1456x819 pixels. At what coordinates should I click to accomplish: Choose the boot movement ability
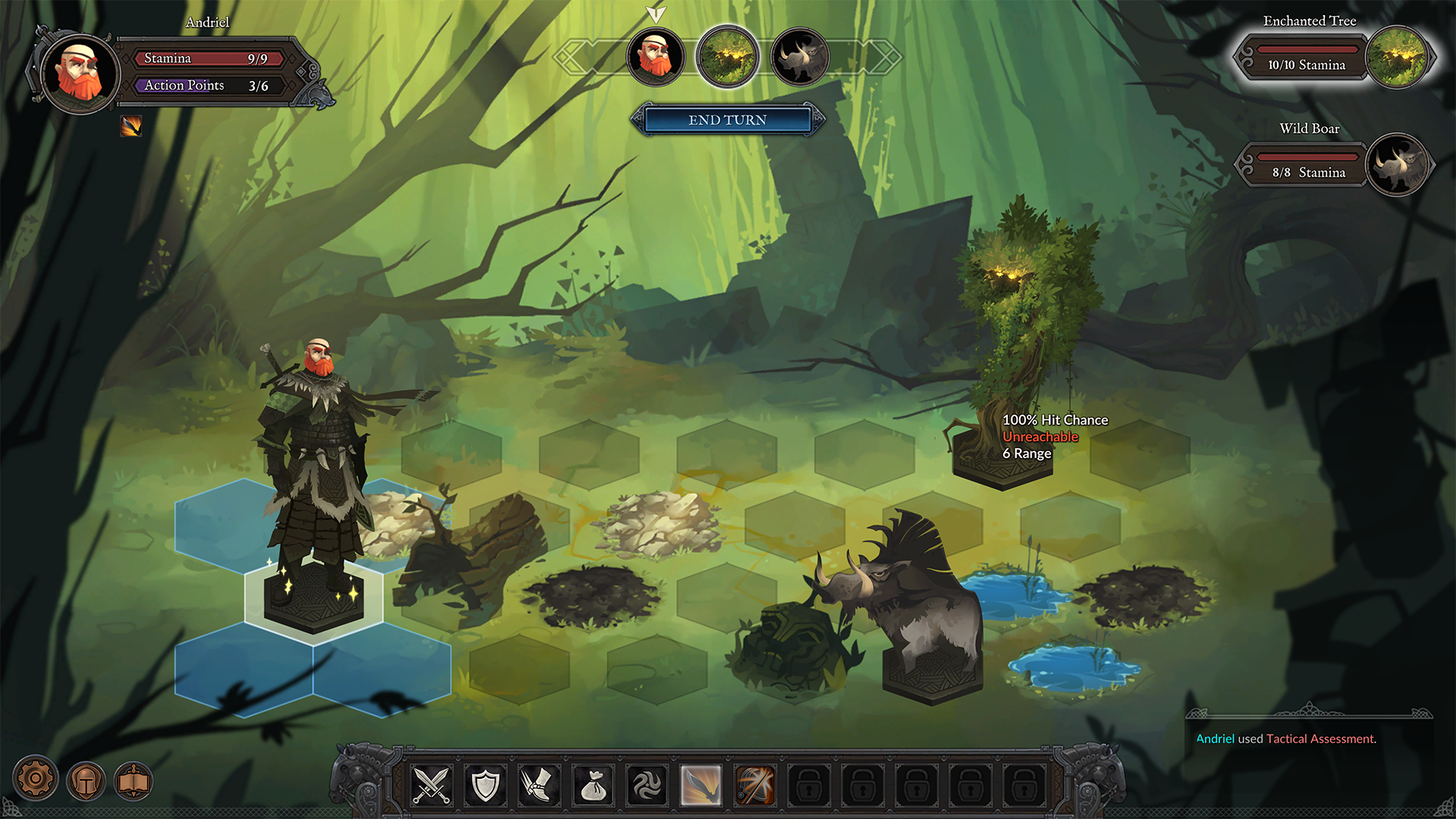(538, 785)
